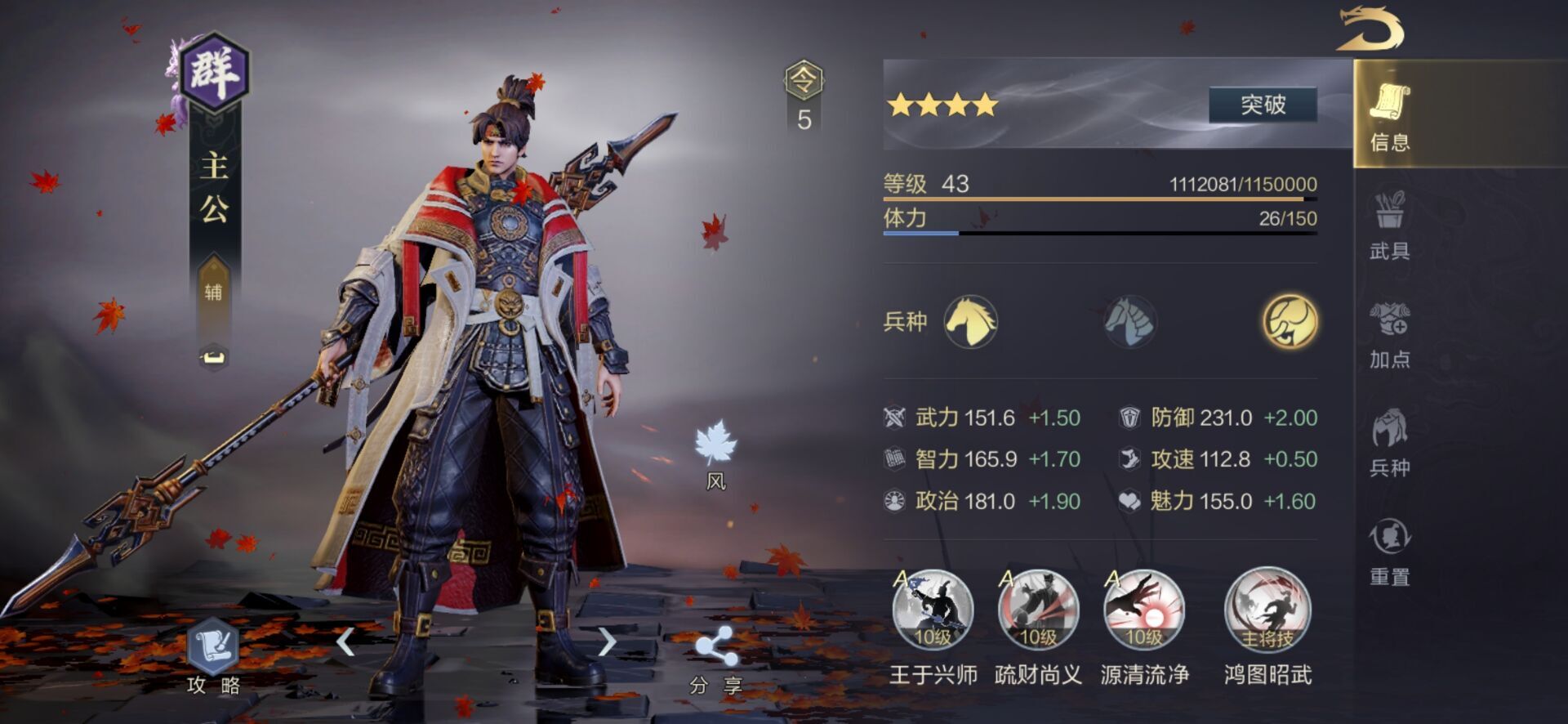Switch to the 信息 info tab

click(1389, 115)
